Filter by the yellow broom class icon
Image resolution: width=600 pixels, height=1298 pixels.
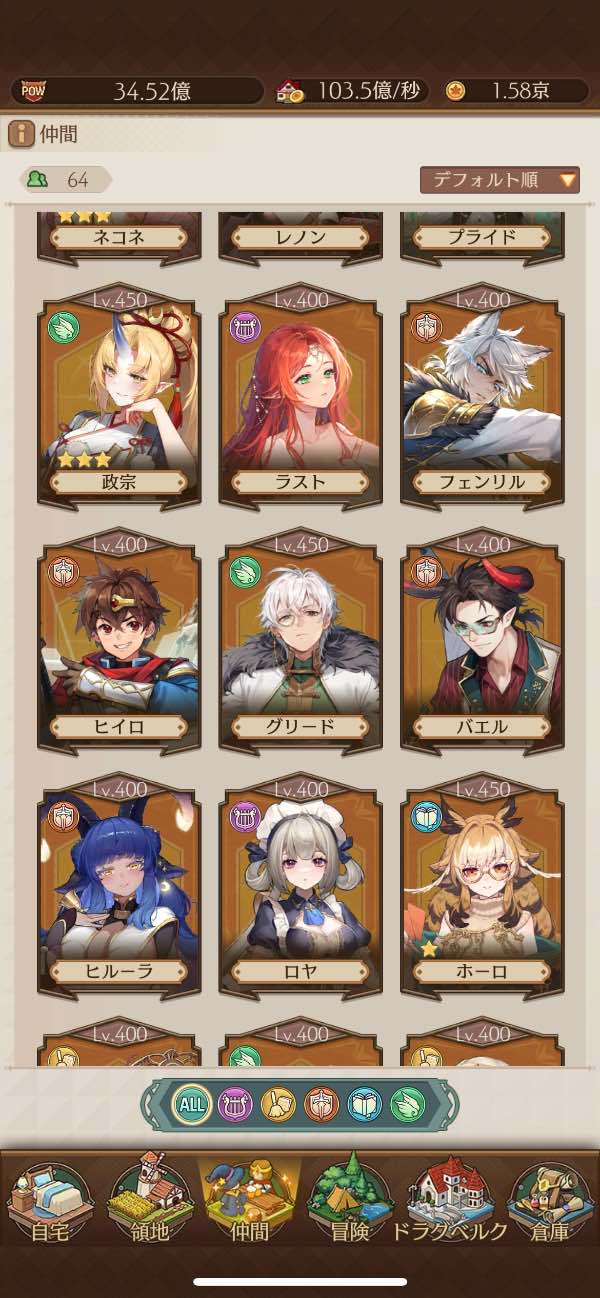[x=278, y=1105]
